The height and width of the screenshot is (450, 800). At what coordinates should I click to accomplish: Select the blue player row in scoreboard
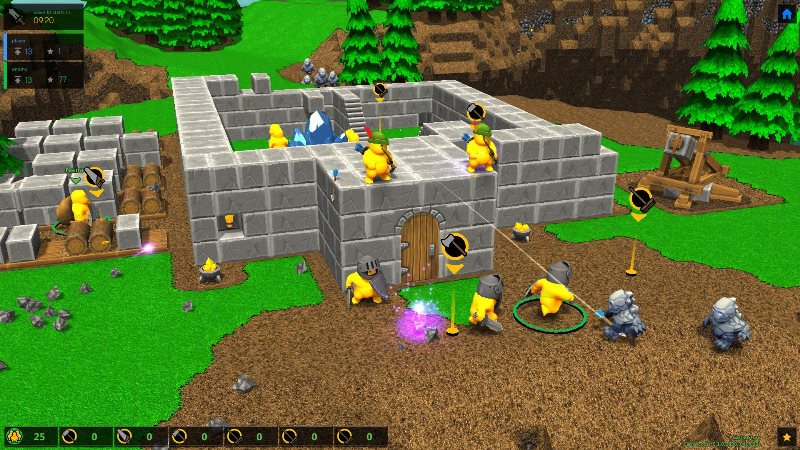tap(42, 46)
